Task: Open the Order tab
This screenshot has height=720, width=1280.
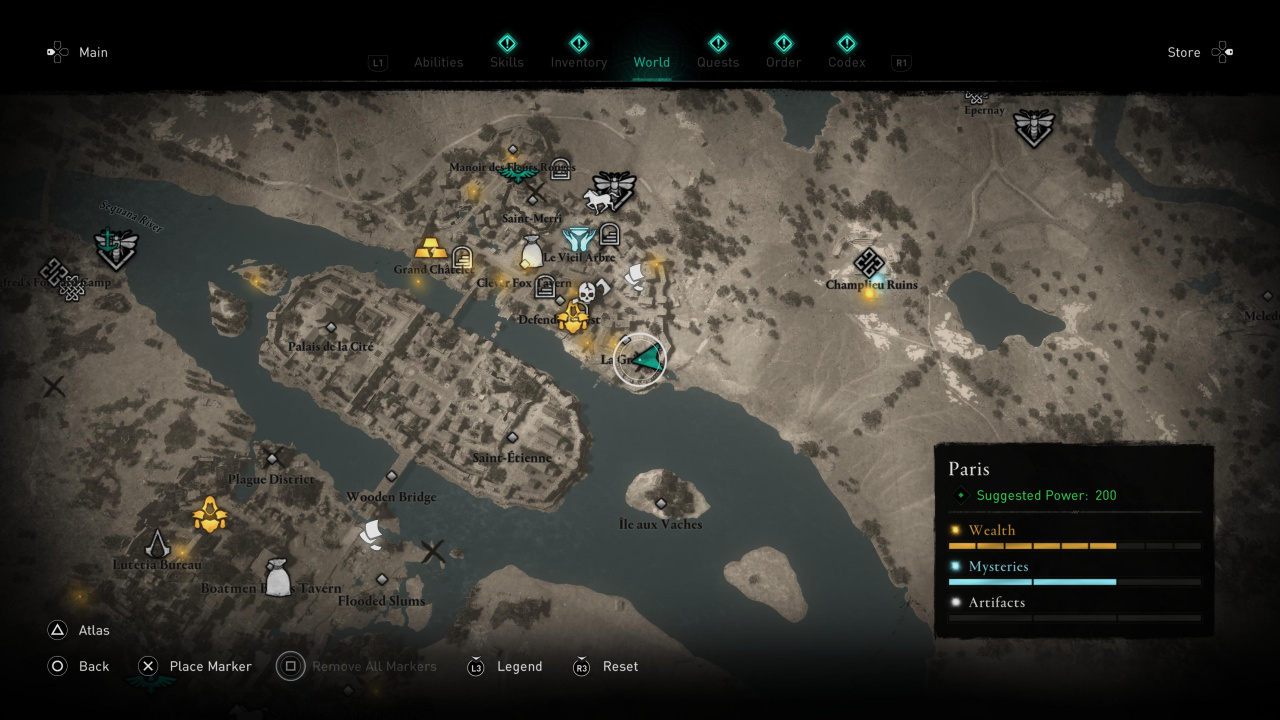Action: (x=784, y=62)
